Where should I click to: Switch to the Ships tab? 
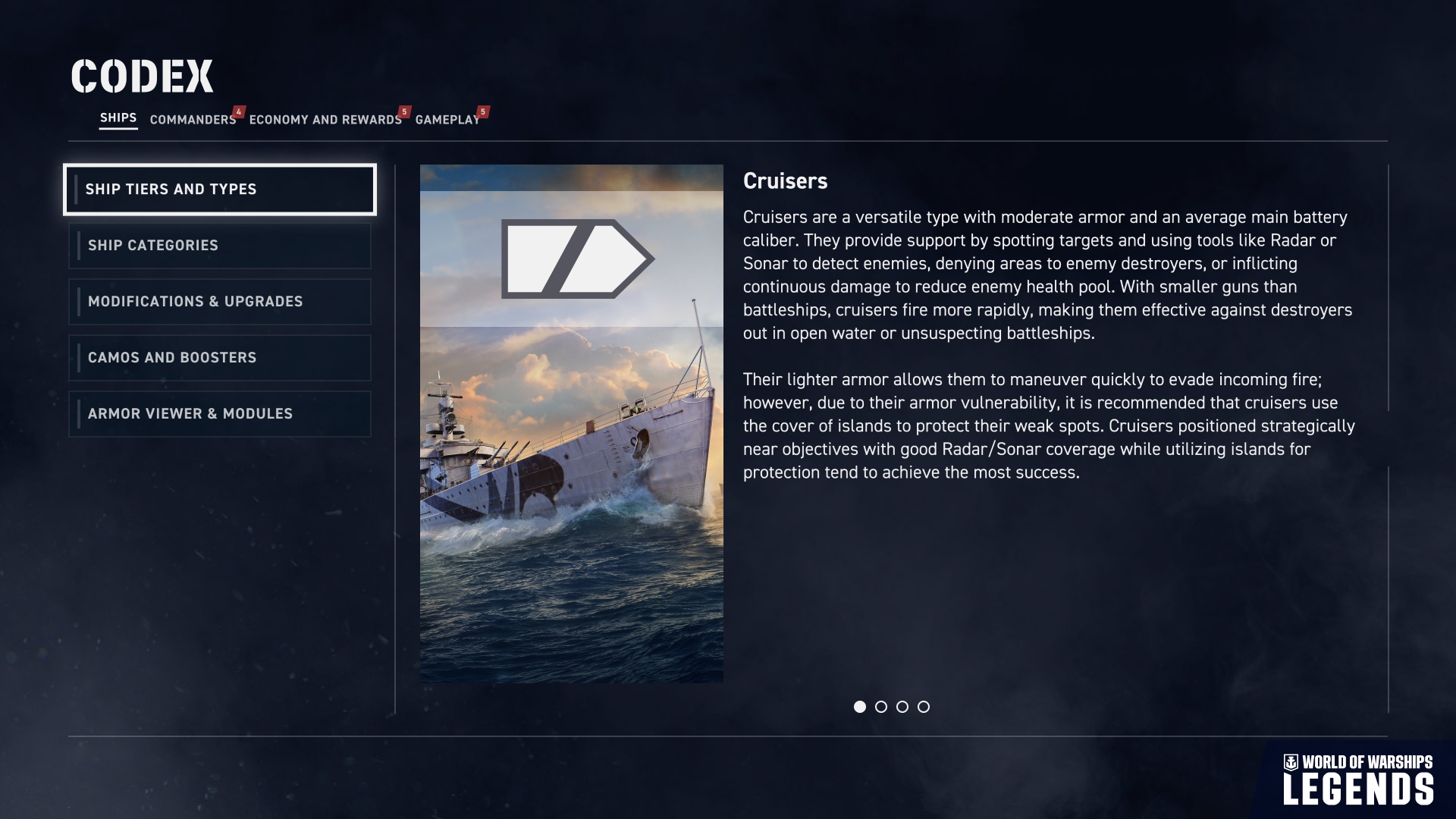[118, 118]
